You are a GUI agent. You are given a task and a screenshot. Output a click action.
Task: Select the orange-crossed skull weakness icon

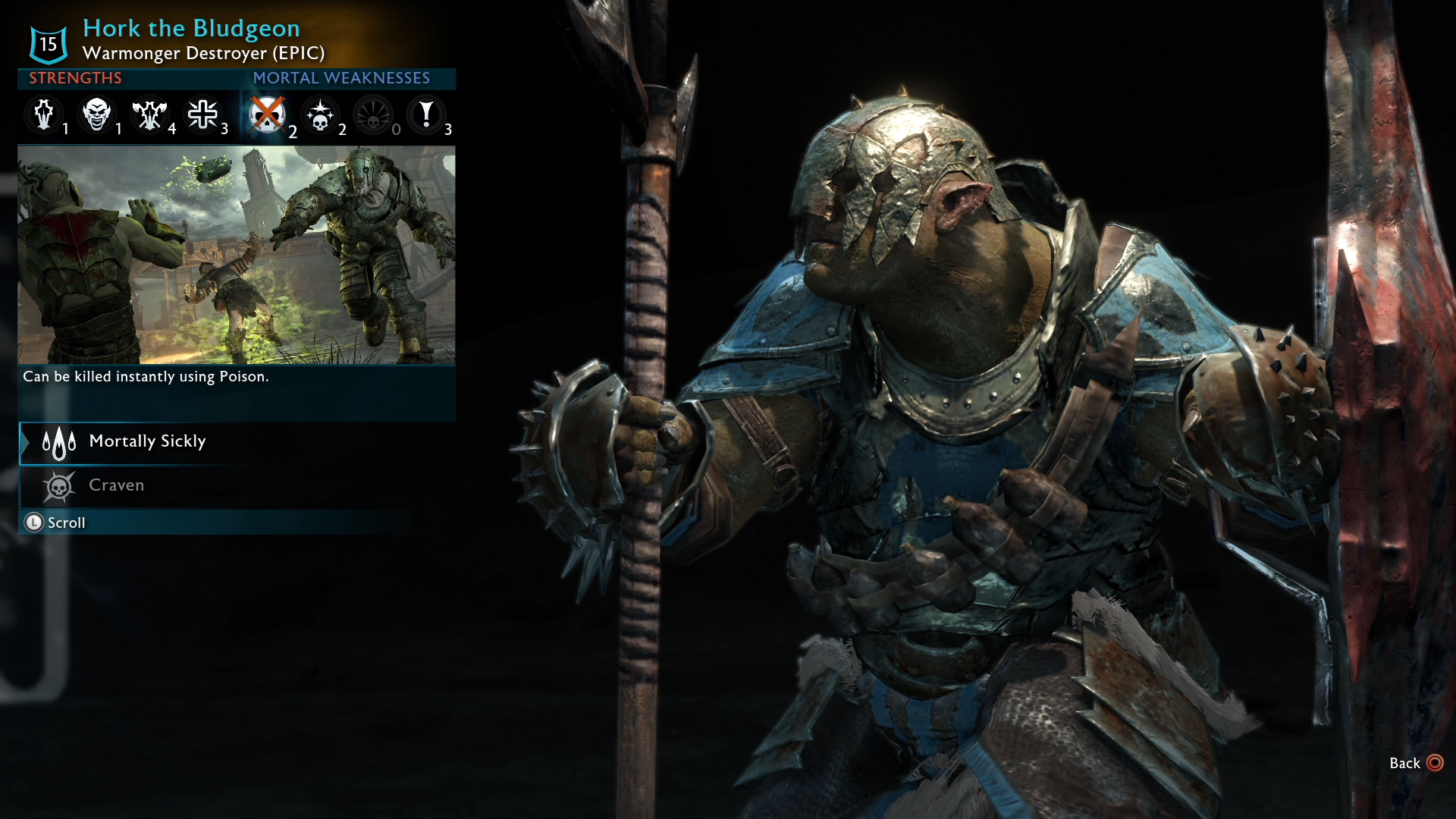(x=268, y=116)
